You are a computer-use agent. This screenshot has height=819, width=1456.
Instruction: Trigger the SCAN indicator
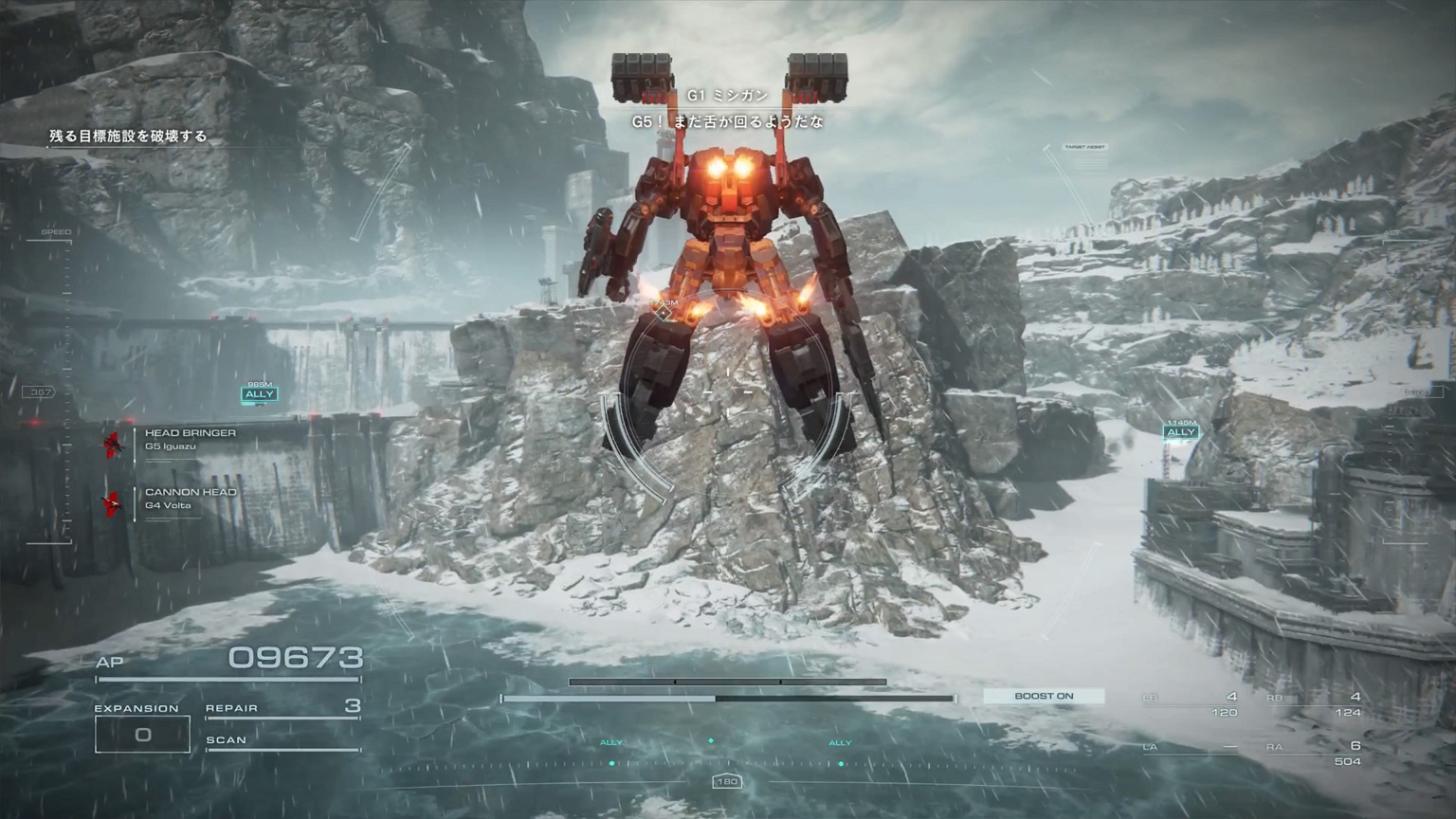point(282,740)
